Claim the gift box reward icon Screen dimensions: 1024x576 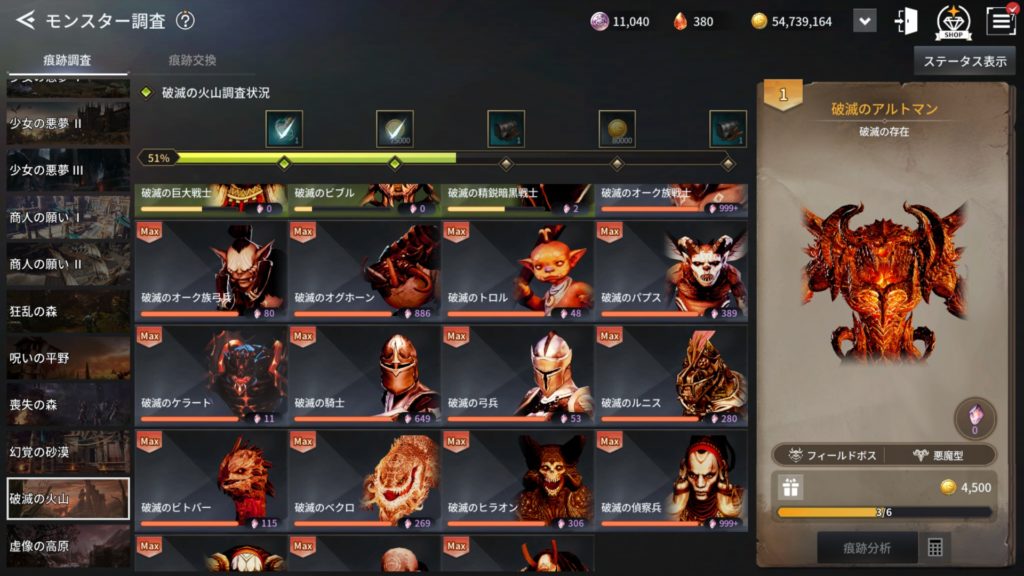click(791, 487)
